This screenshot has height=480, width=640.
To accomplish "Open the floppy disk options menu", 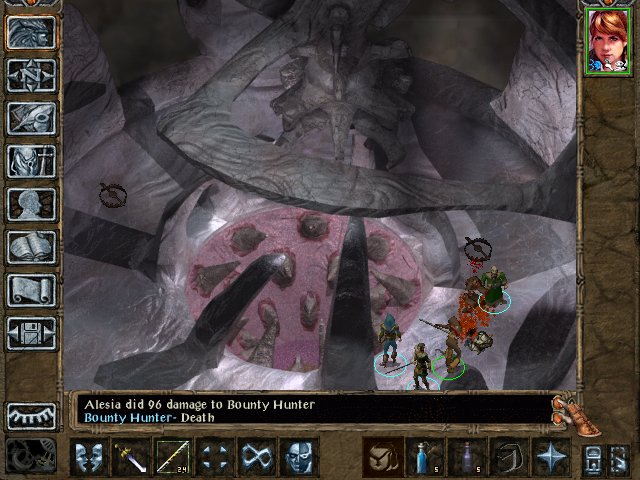I will (x=31, y=333).
